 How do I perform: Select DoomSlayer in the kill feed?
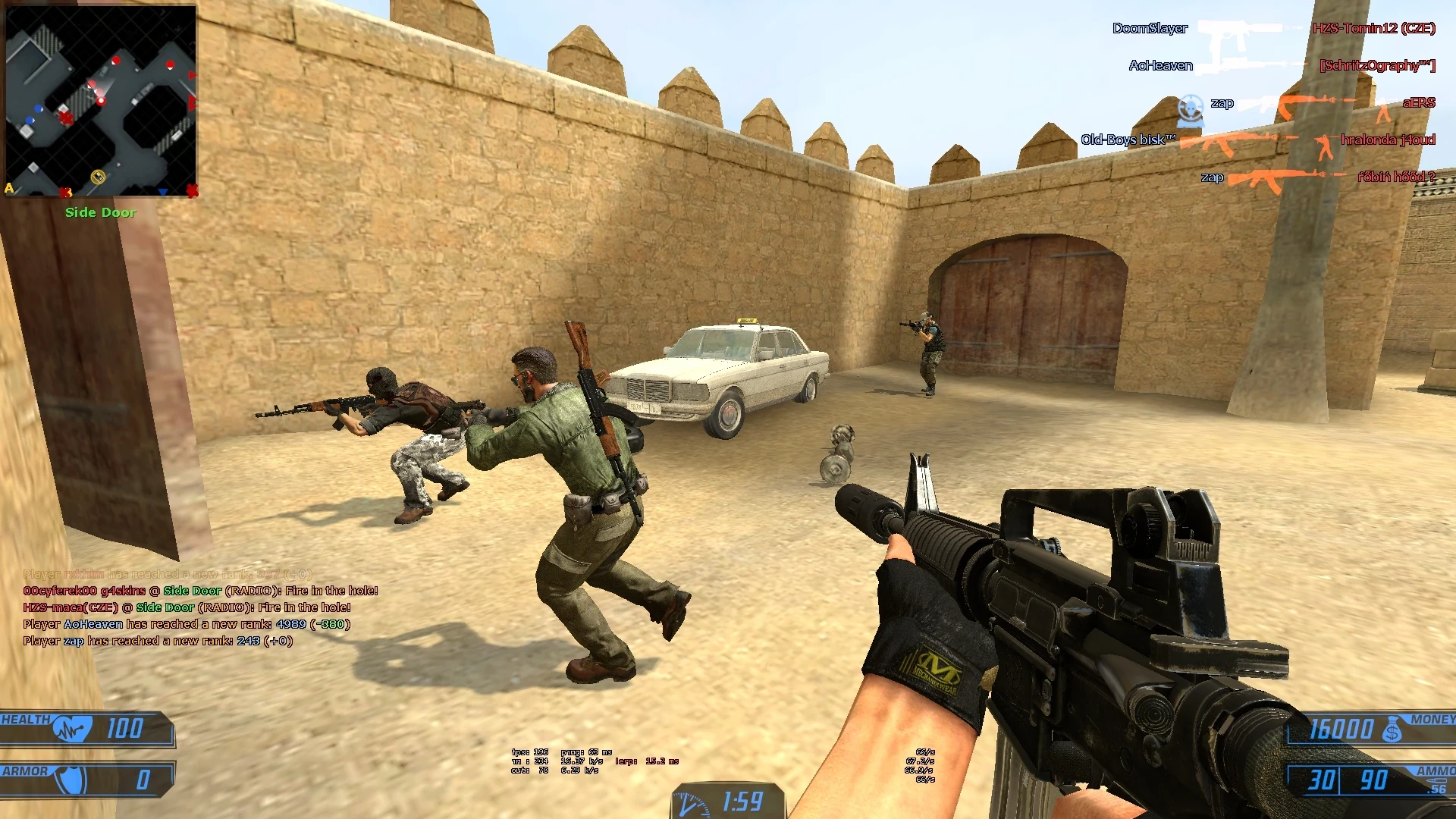1150,29
